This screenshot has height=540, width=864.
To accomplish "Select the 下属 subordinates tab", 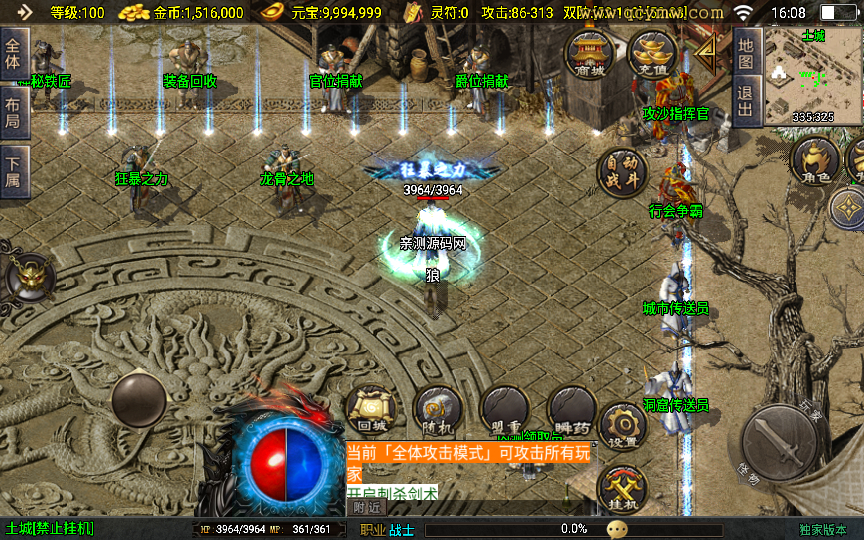I will pyautogui.click(x=13, y=168).
